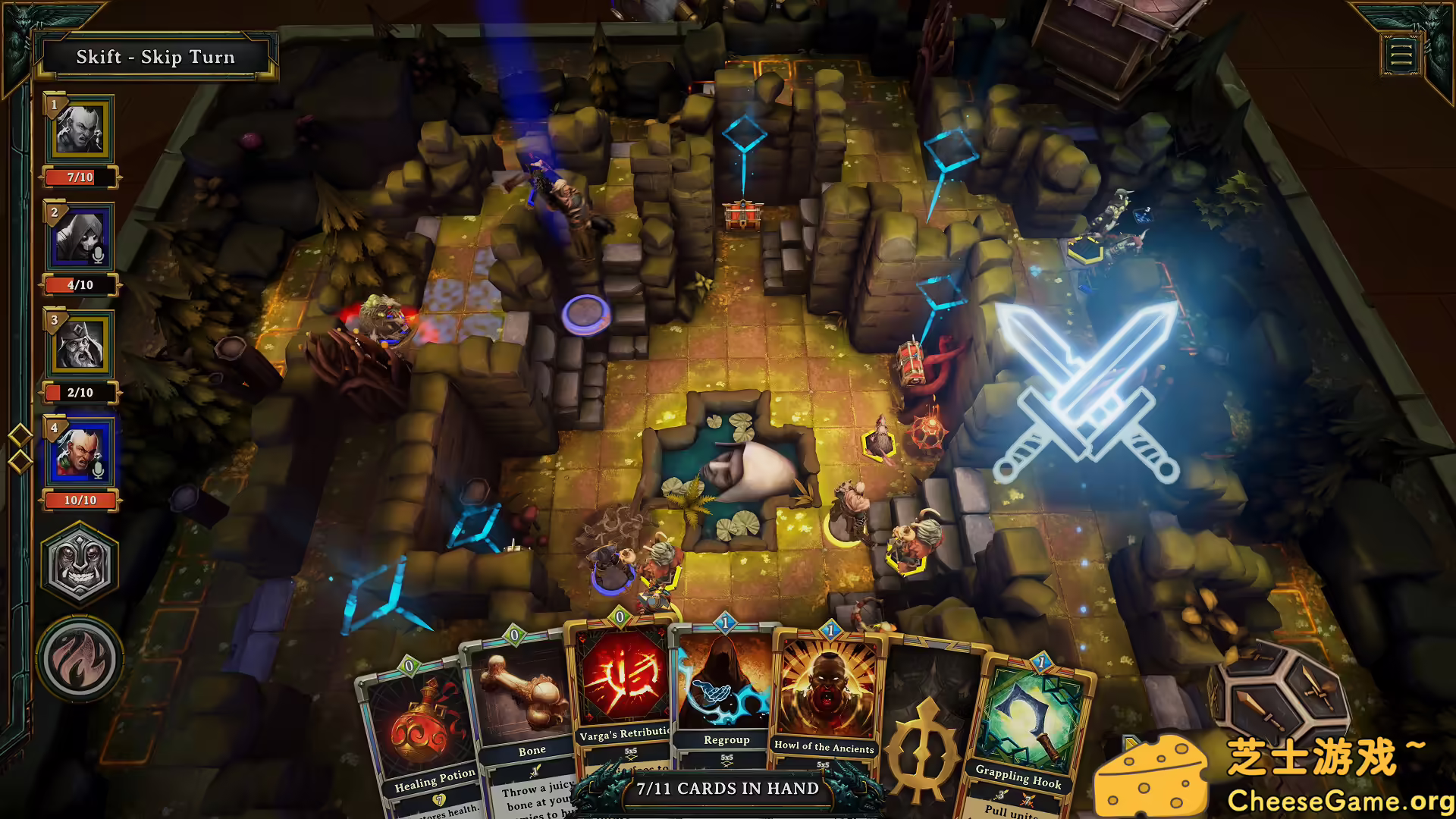Select player 1's pale elf portrait
Viewport: 1456px width, 819px height.
80,129
